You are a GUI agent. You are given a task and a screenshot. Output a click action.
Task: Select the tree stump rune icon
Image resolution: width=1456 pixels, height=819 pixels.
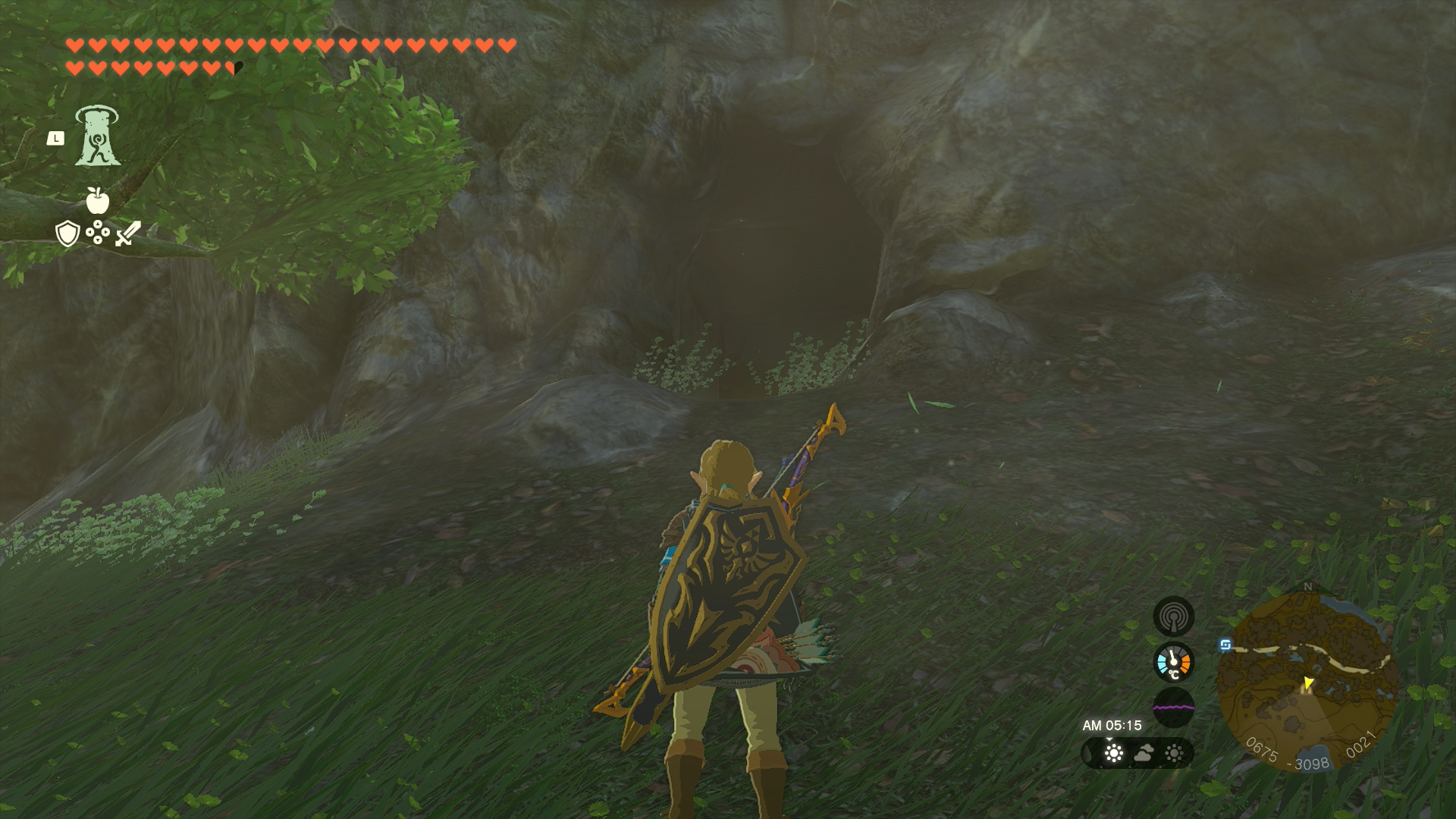pos(97,136)
